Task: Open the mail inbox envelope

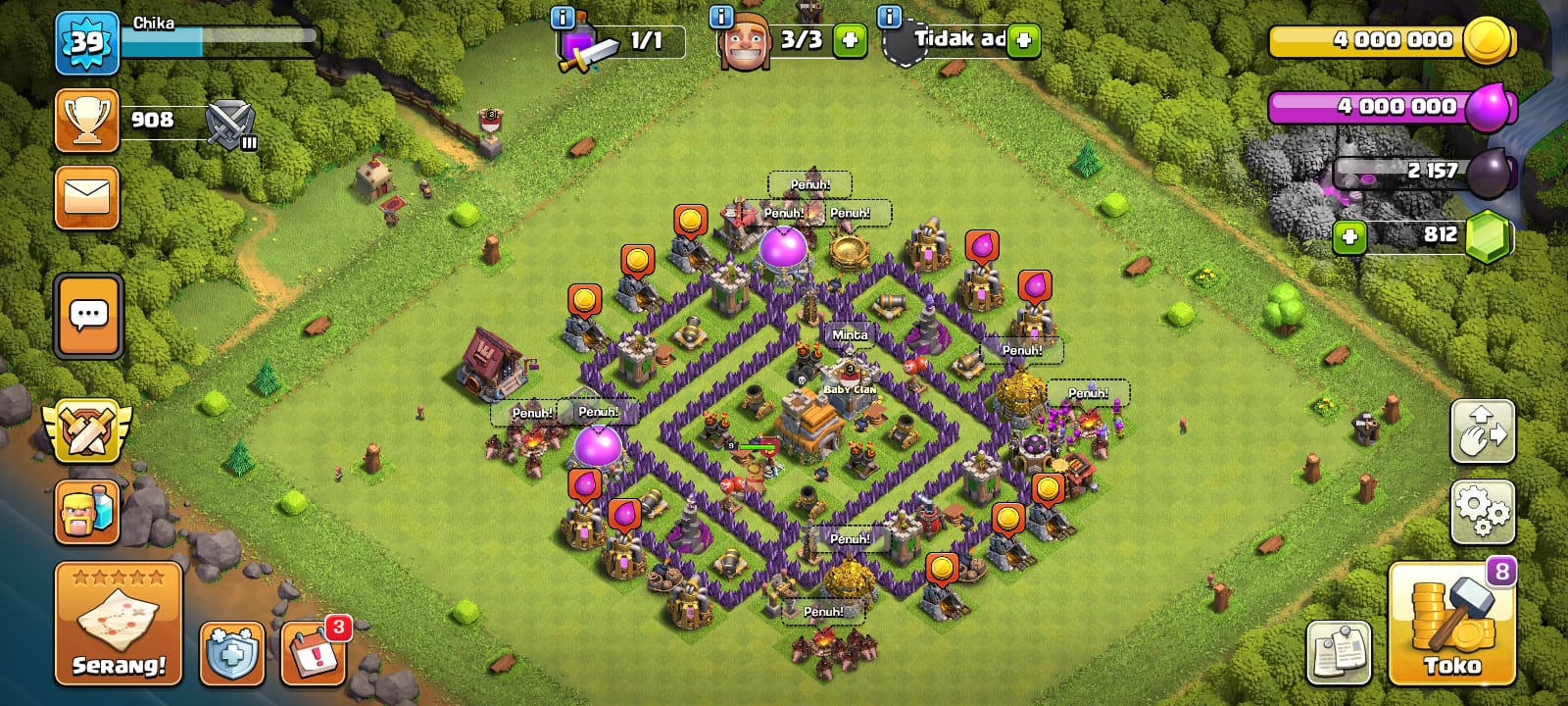Action: tap(87, 196)
